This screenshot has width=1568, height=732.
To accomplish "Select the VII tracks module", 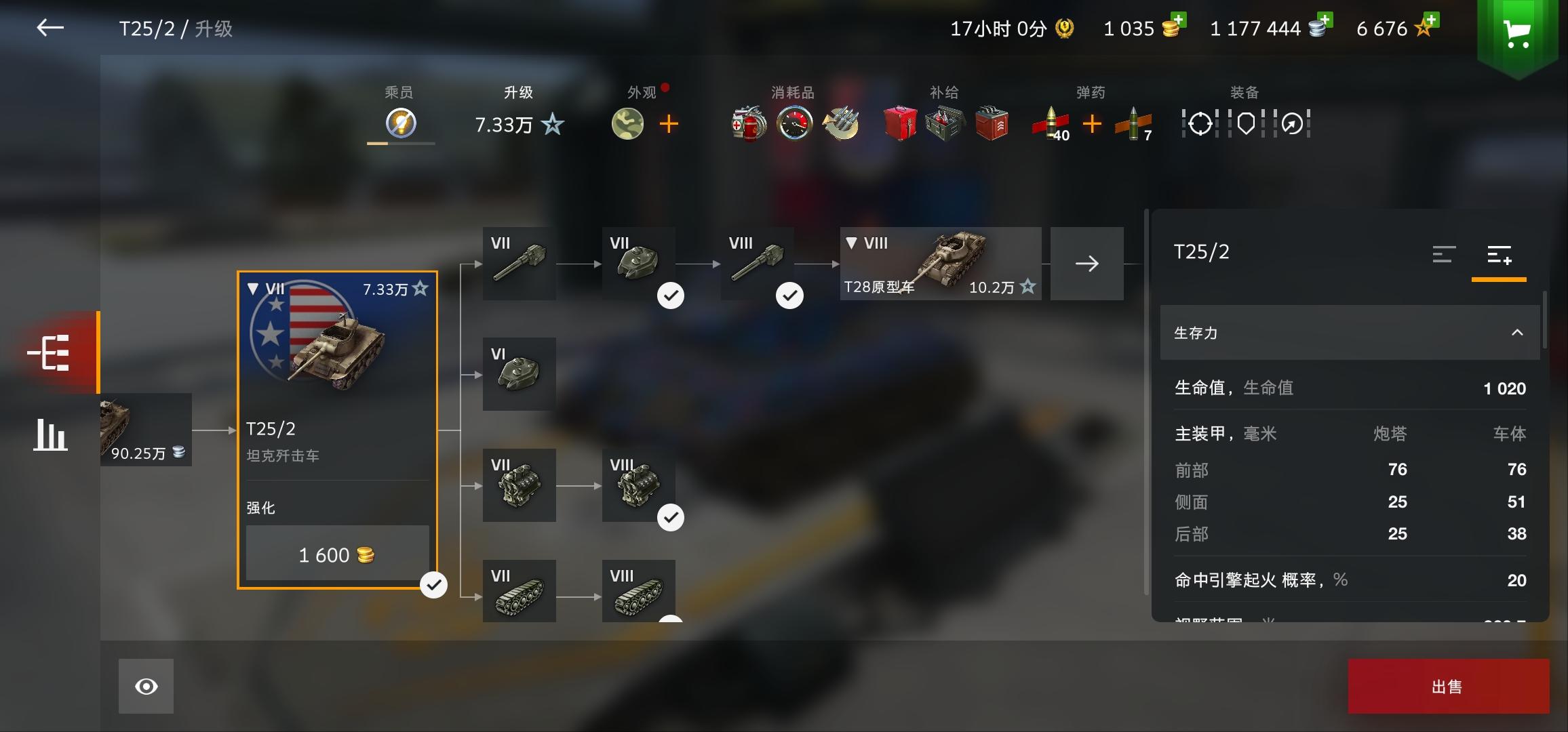I will 519,590.
